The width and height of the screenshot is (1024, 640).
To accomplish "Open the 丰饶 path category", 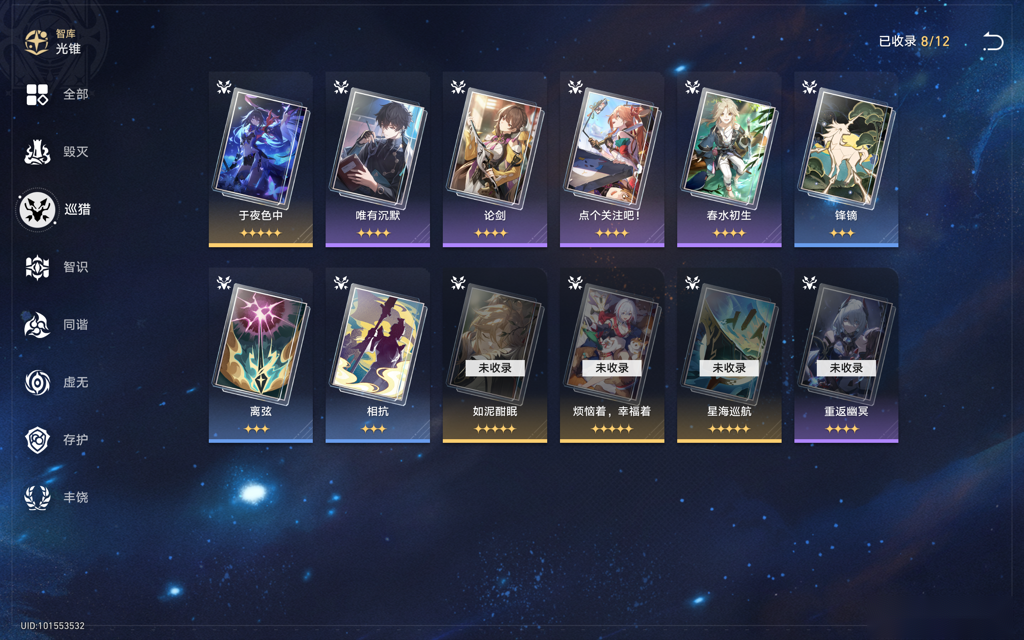I will tap(57, 497).
